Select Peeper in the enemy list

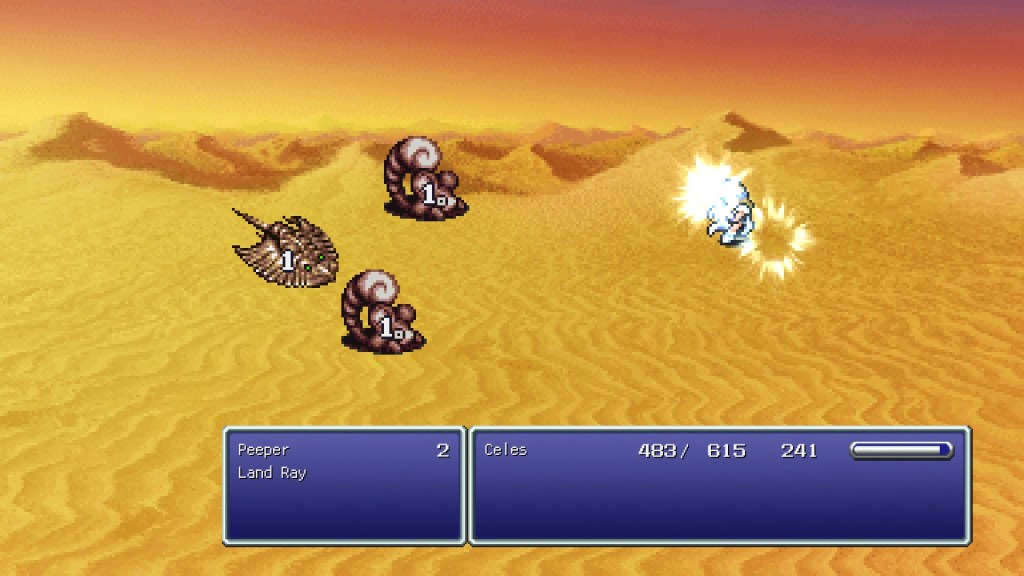[x=264, y=450]
